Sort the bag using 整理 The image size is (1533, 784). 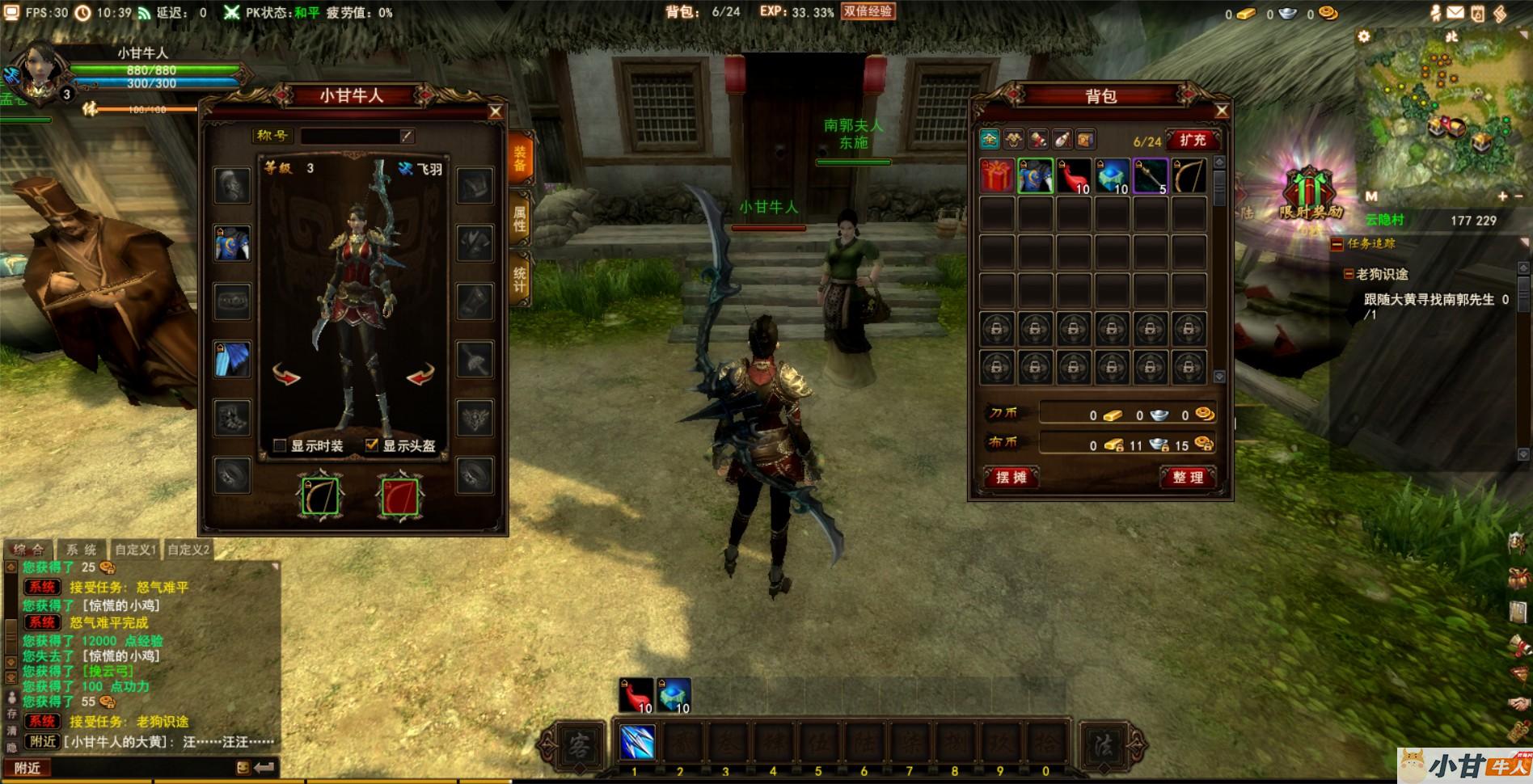tap(1188, 477)
